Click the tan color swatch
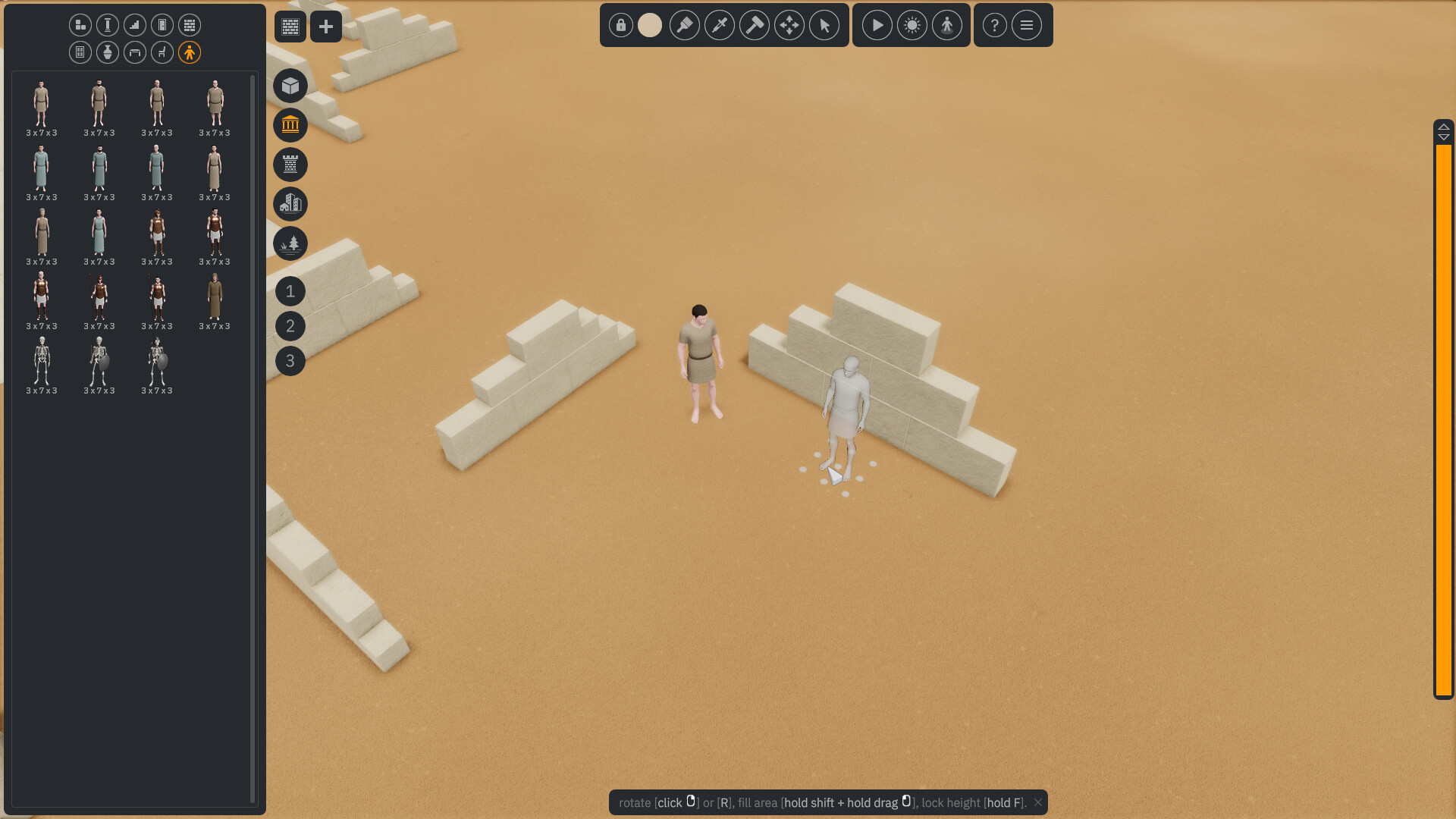 (649, 25)
